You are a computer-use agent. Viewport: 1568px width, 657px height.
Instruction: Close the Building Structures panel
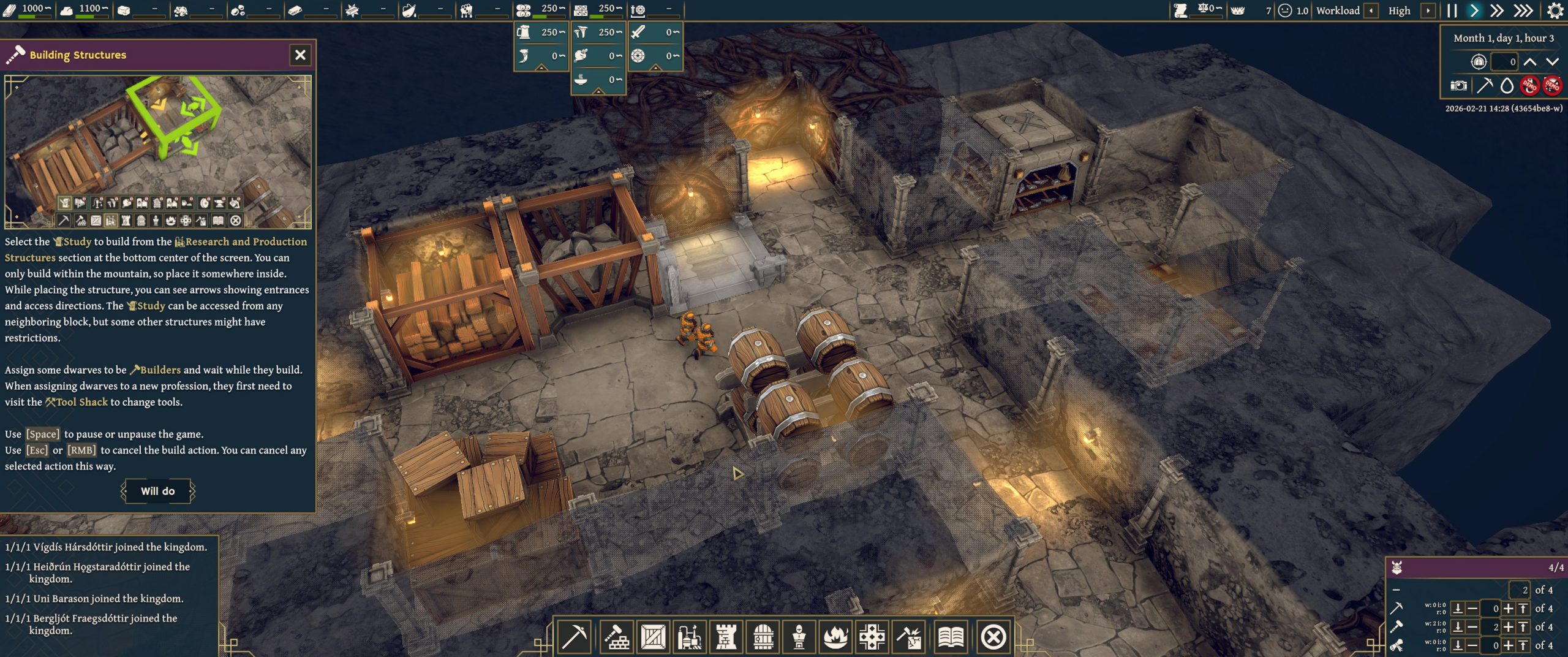(300, 55)
